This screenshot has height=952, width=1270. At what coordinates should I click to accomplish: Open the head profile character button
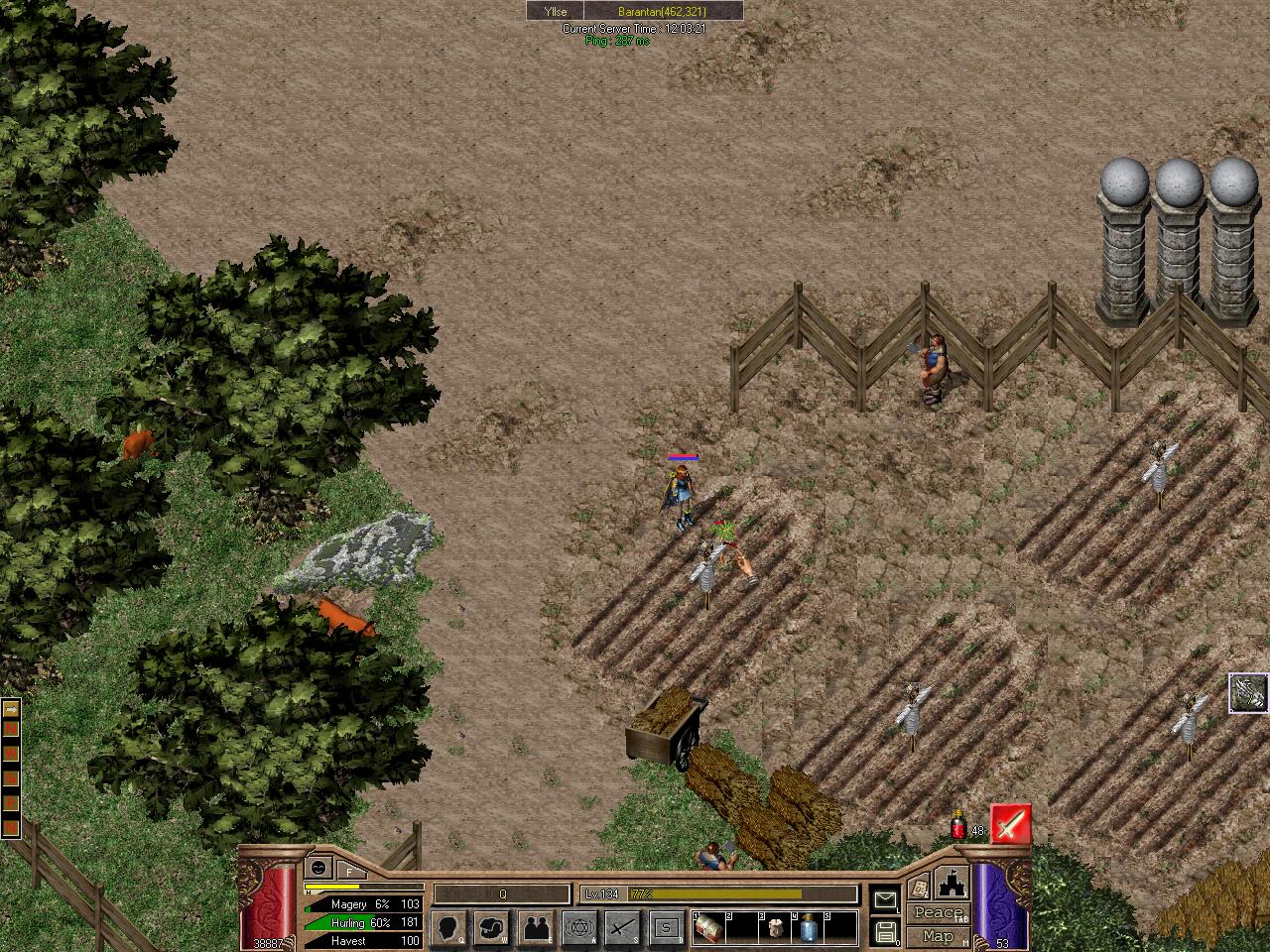(x=449, y=928)
